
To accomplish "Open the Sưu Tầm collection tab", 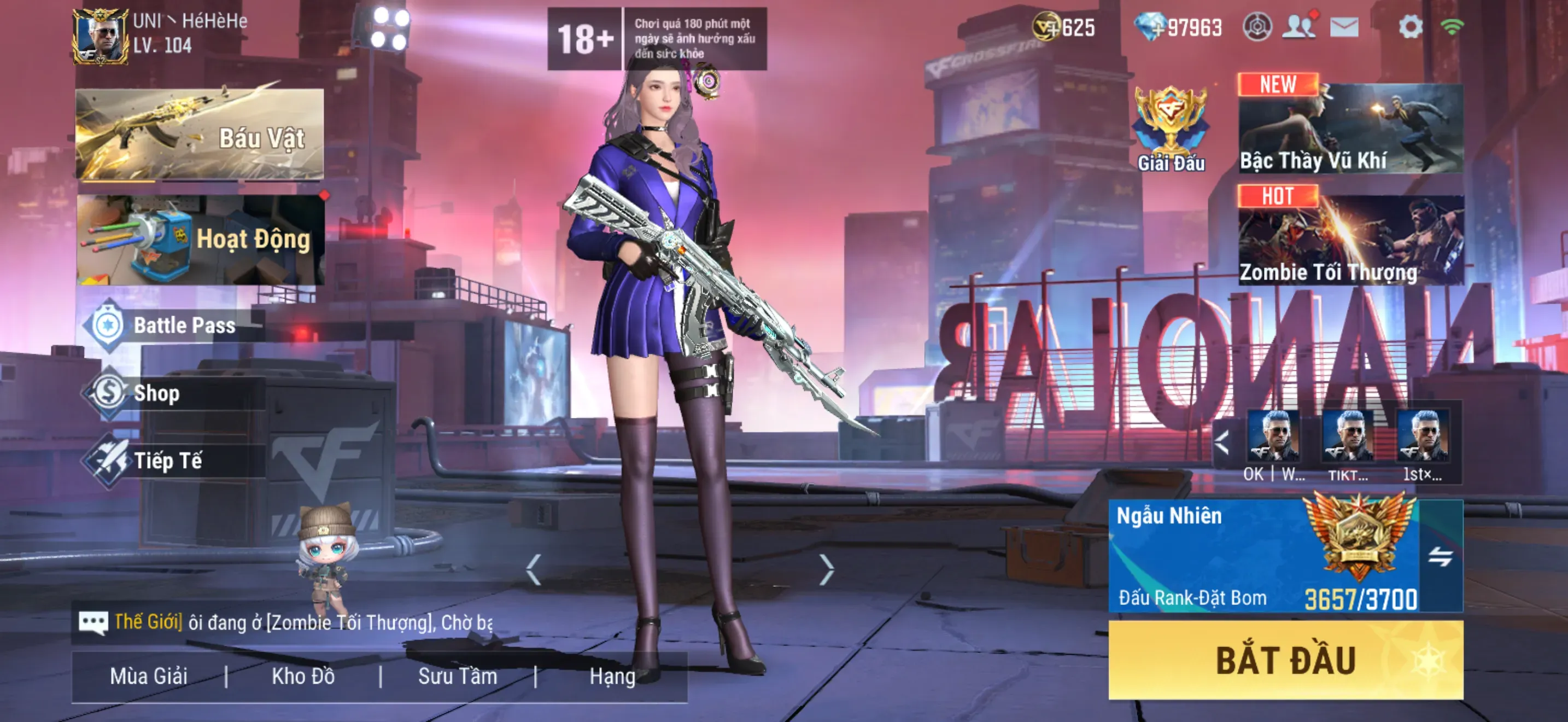I will pos(458,677).
